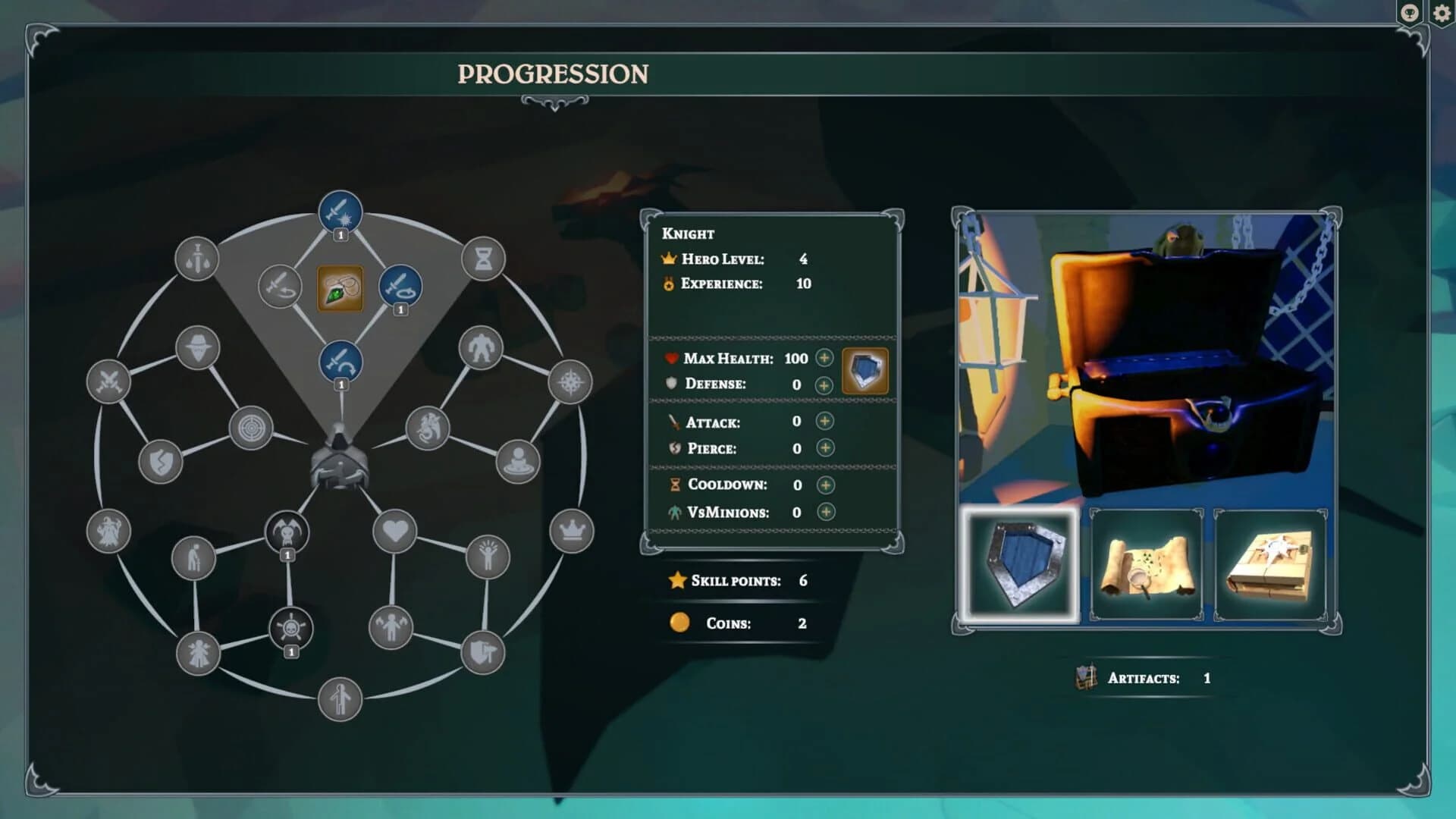Screen dimensions: 1456x819
Task: Raise the Attack stat
Action: [x=825, y=422]
